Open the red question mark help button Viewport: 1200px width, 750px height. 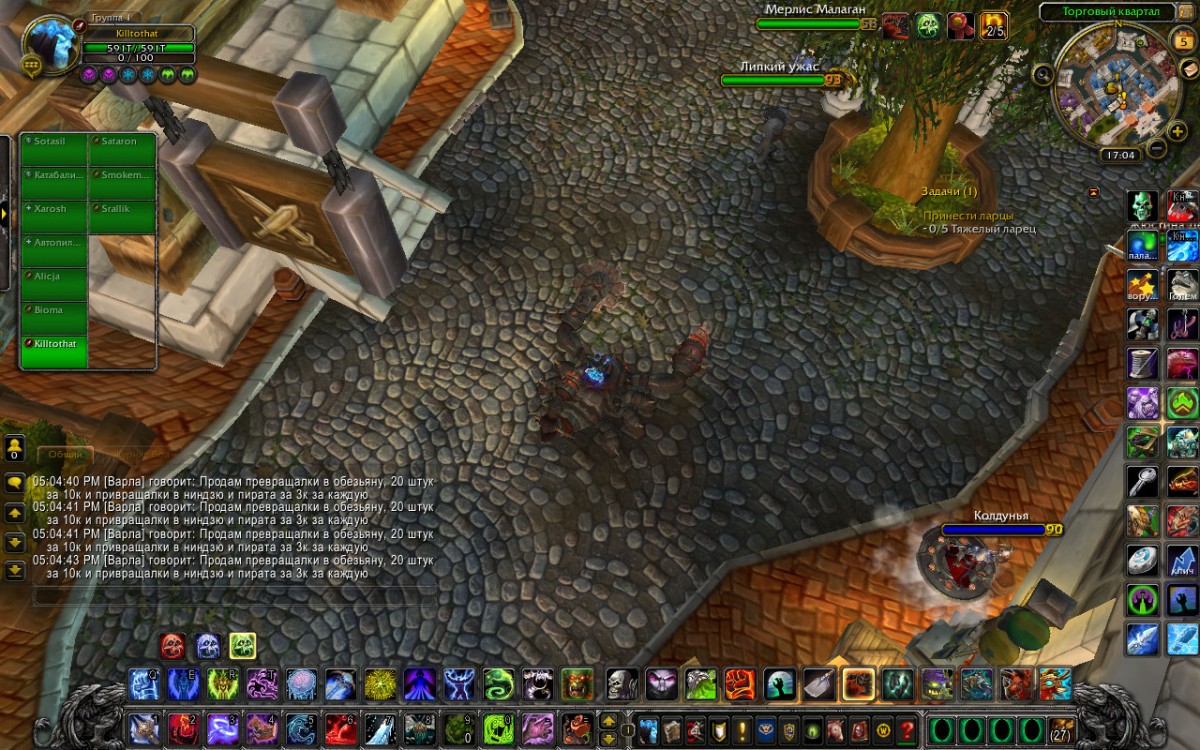(907, 729)
